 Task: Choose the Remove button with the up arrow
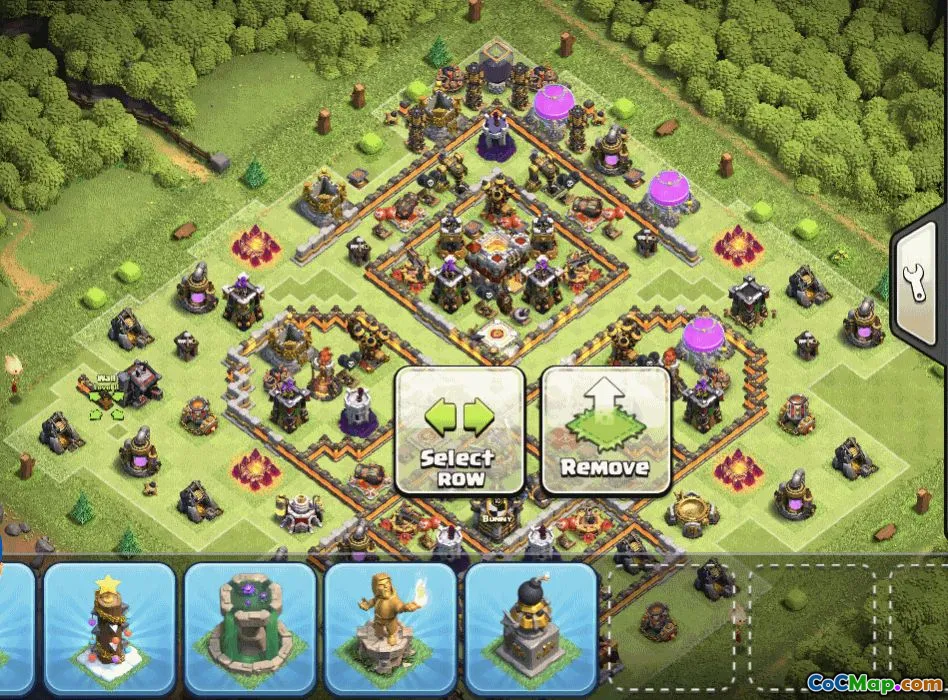click(605, 430)
